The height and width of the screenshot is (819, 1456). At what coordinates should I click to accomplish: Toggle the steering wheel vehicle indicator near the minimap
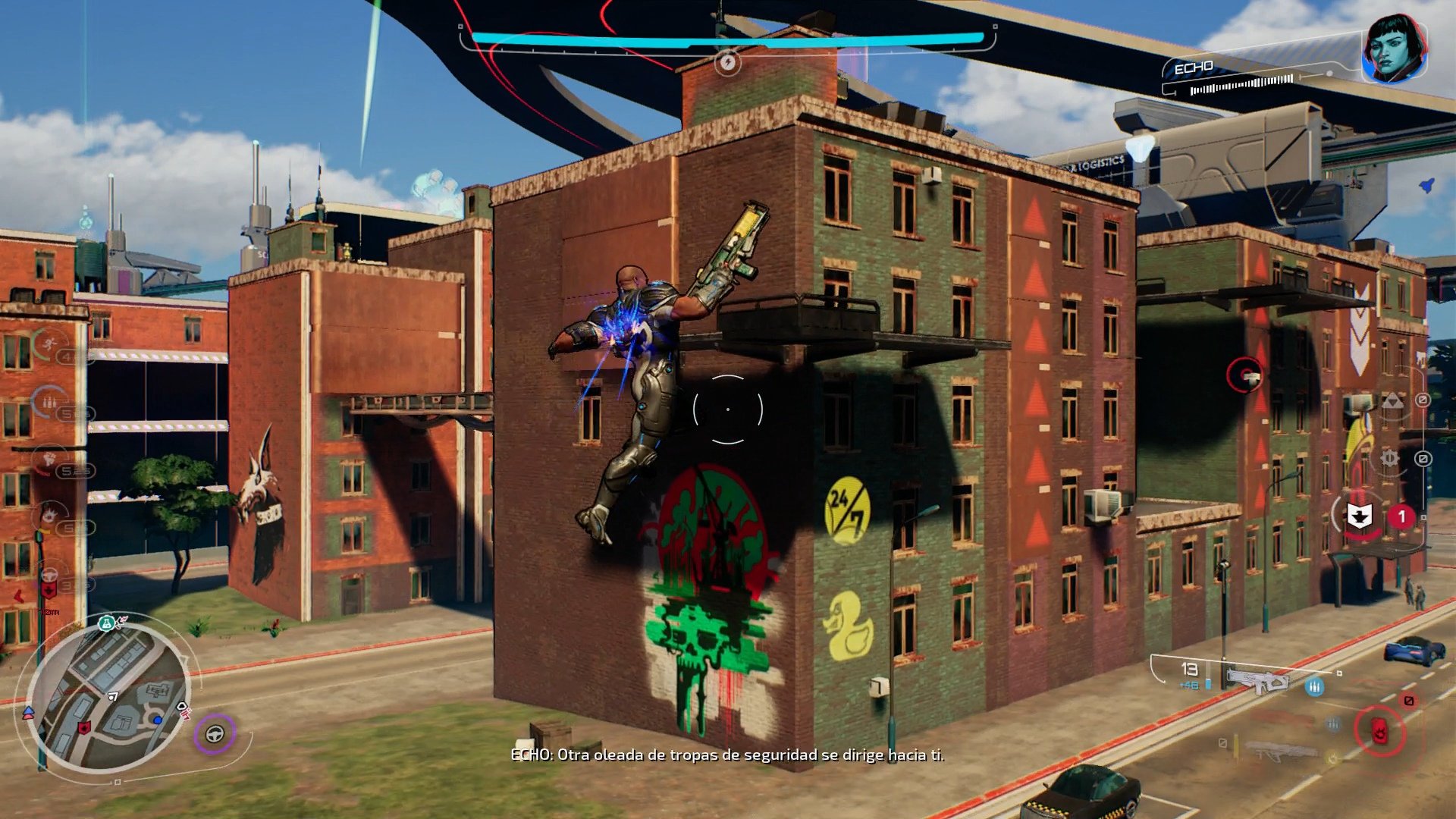pyautogui.click(x=216, y=733)
